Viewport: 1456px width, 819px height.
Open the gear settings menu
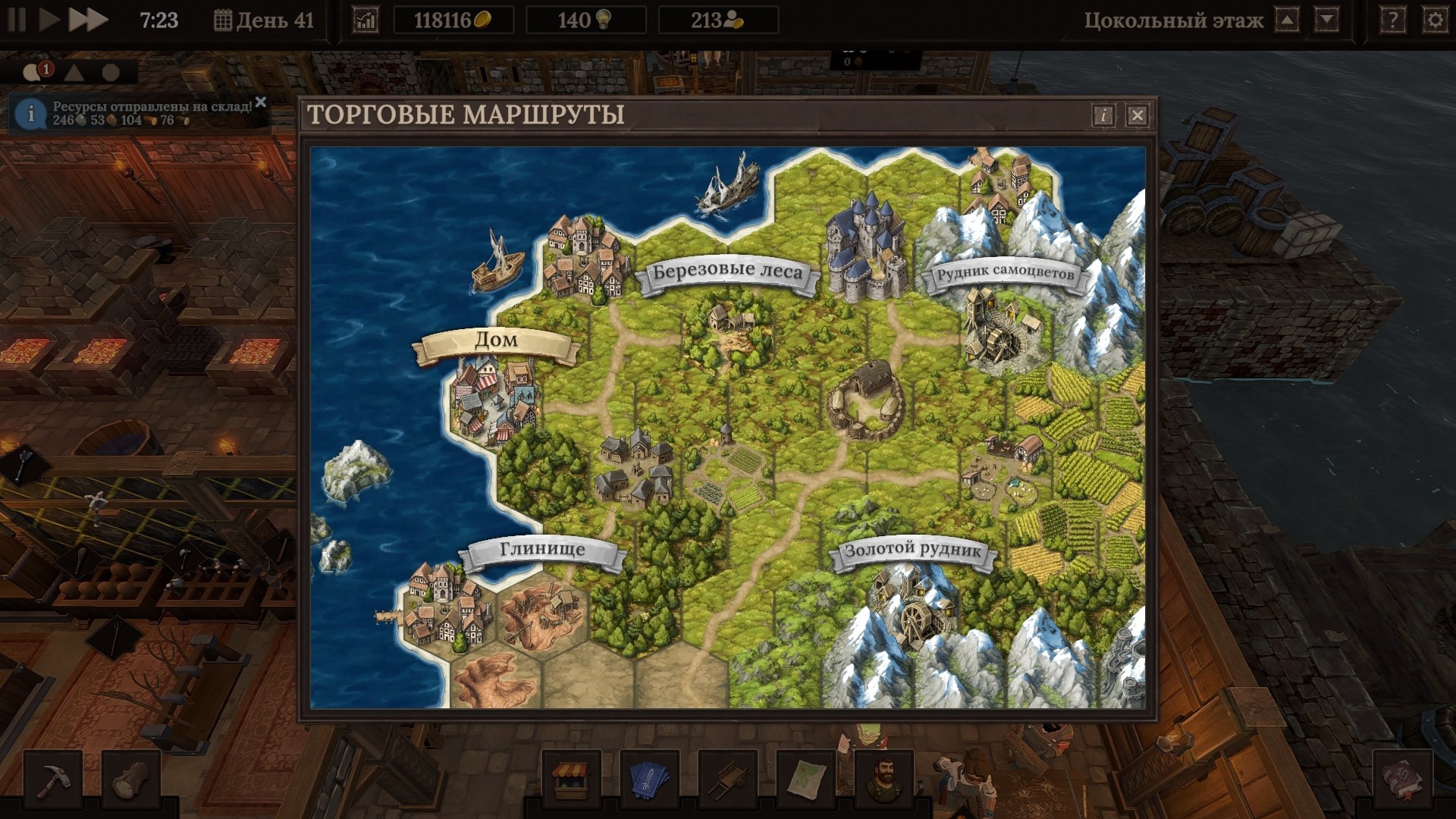pos(1435,20)
